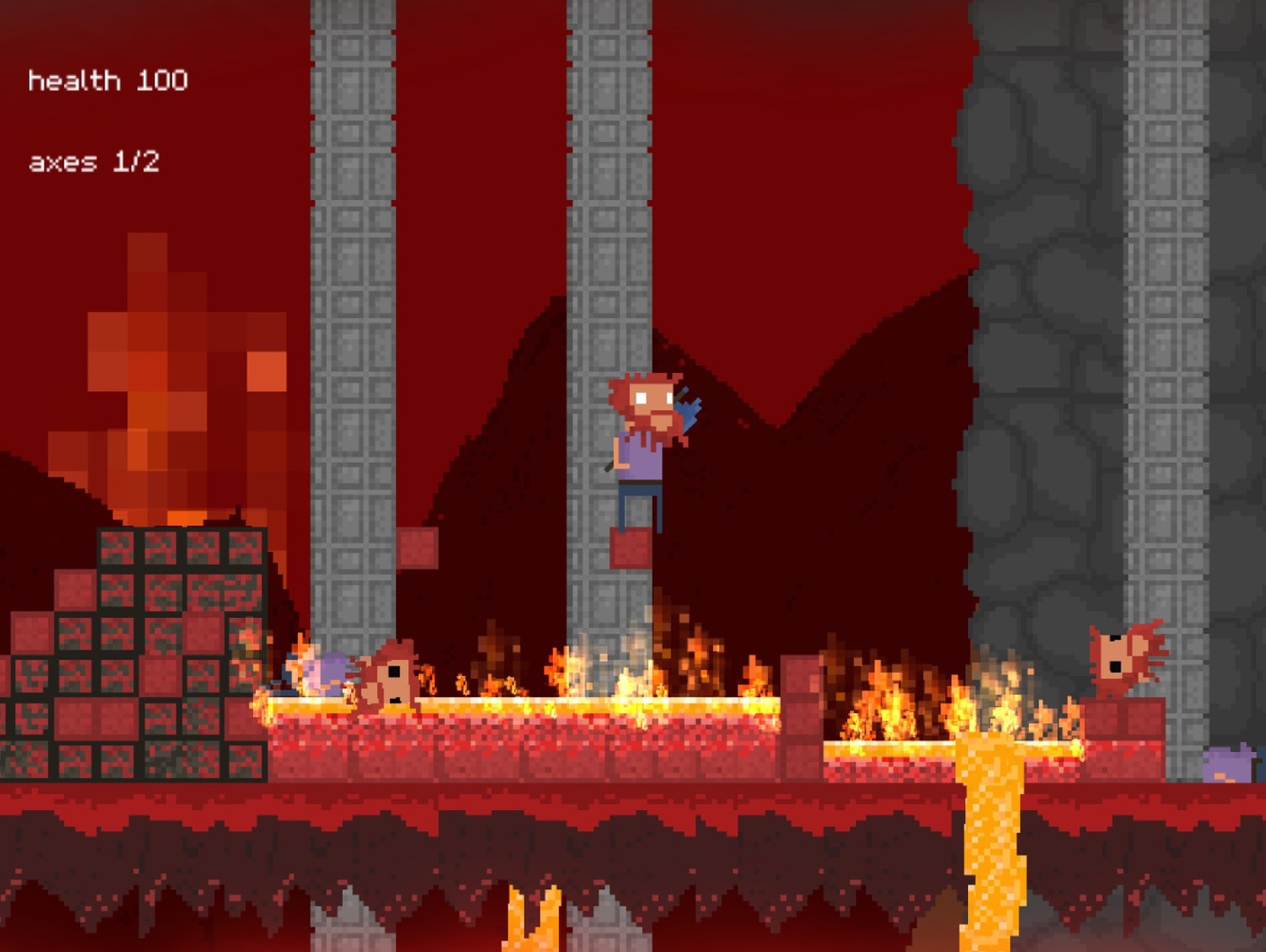Select the small red block floating mid-air left

417,547
